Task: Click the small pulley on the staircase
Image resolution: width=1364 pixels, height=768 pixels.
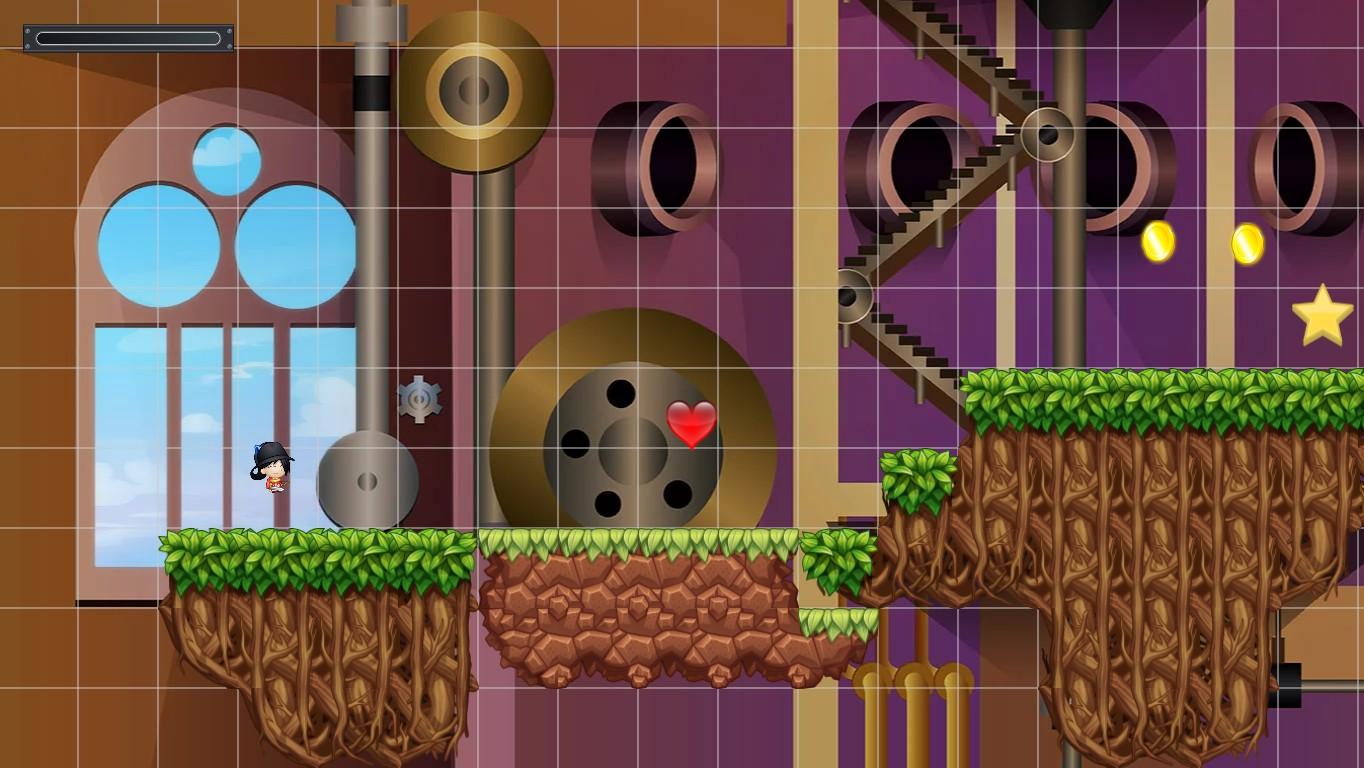Action: [x=1047, y=134]
